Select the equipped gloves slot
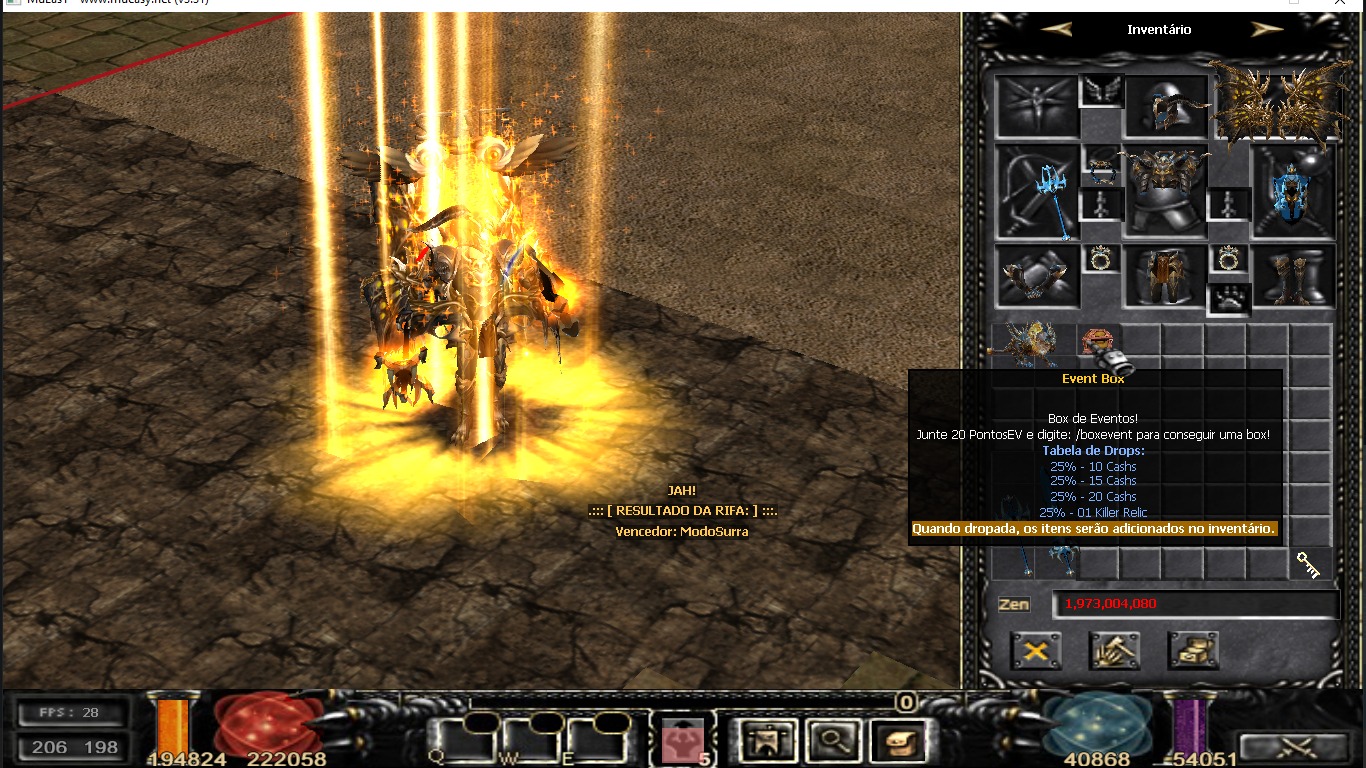Screen dimensions: 1366x768 [x=1038, y=276]
